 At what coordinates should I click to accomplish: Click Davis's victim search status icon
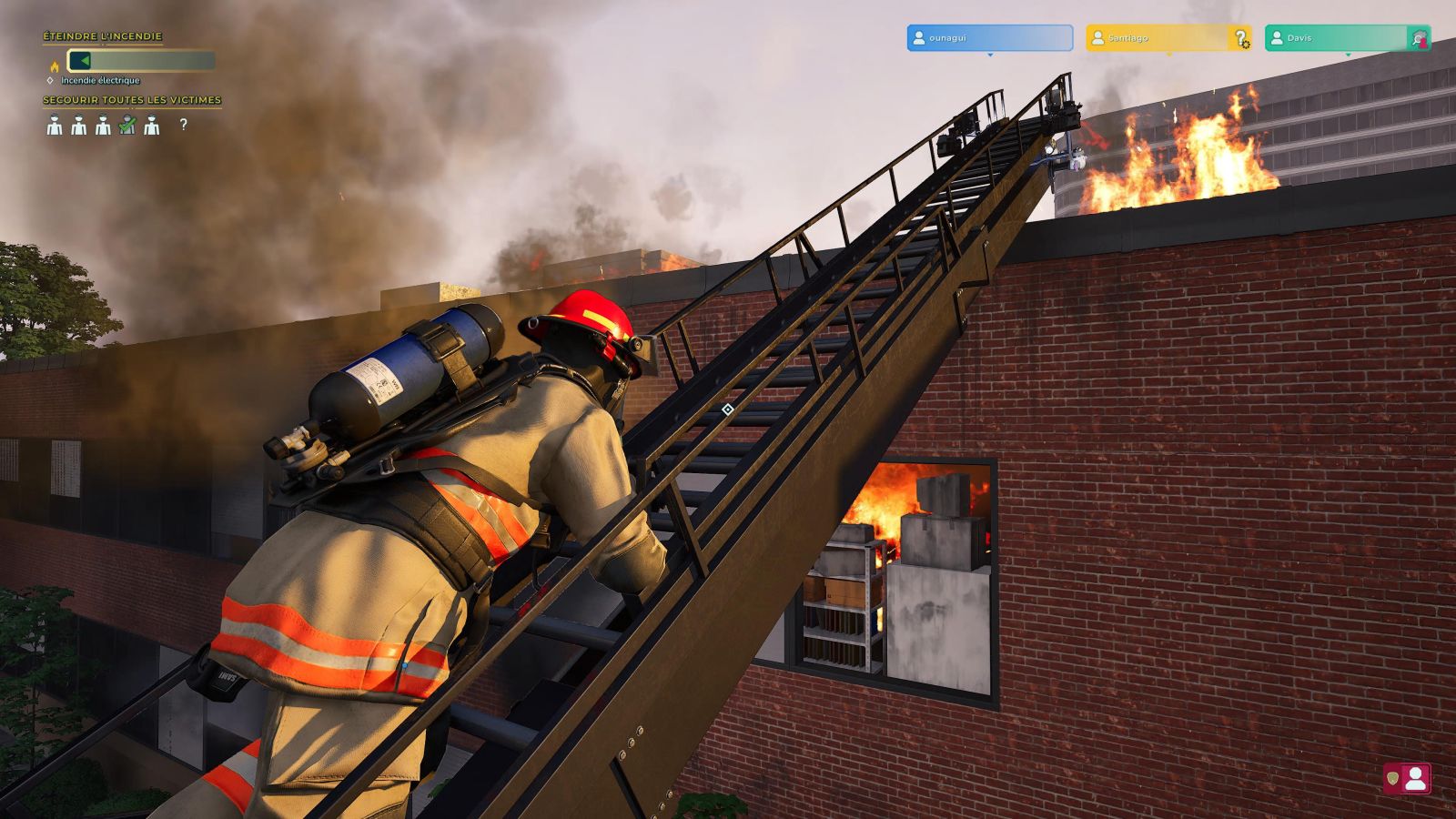[x=1419, y=38]
